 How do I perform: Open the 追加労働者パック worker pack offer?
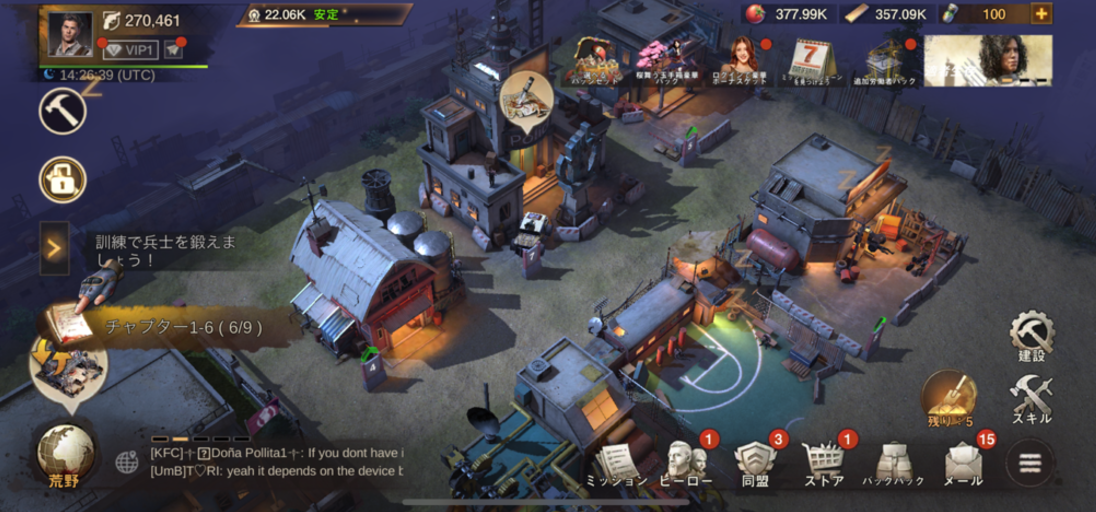[x=884, y=62]
